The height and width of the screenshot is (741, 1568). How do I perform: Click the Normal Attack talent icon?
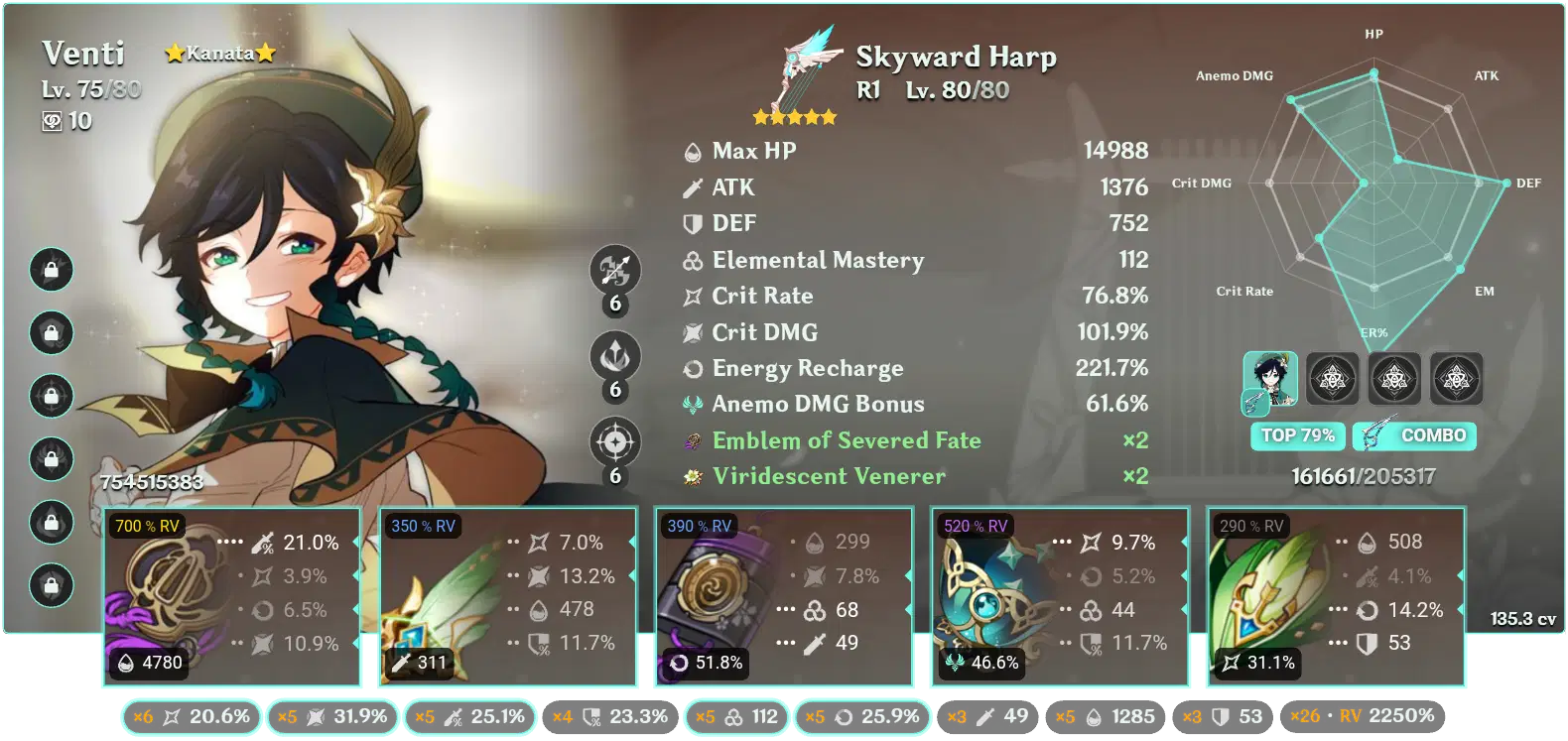point(615,270)
